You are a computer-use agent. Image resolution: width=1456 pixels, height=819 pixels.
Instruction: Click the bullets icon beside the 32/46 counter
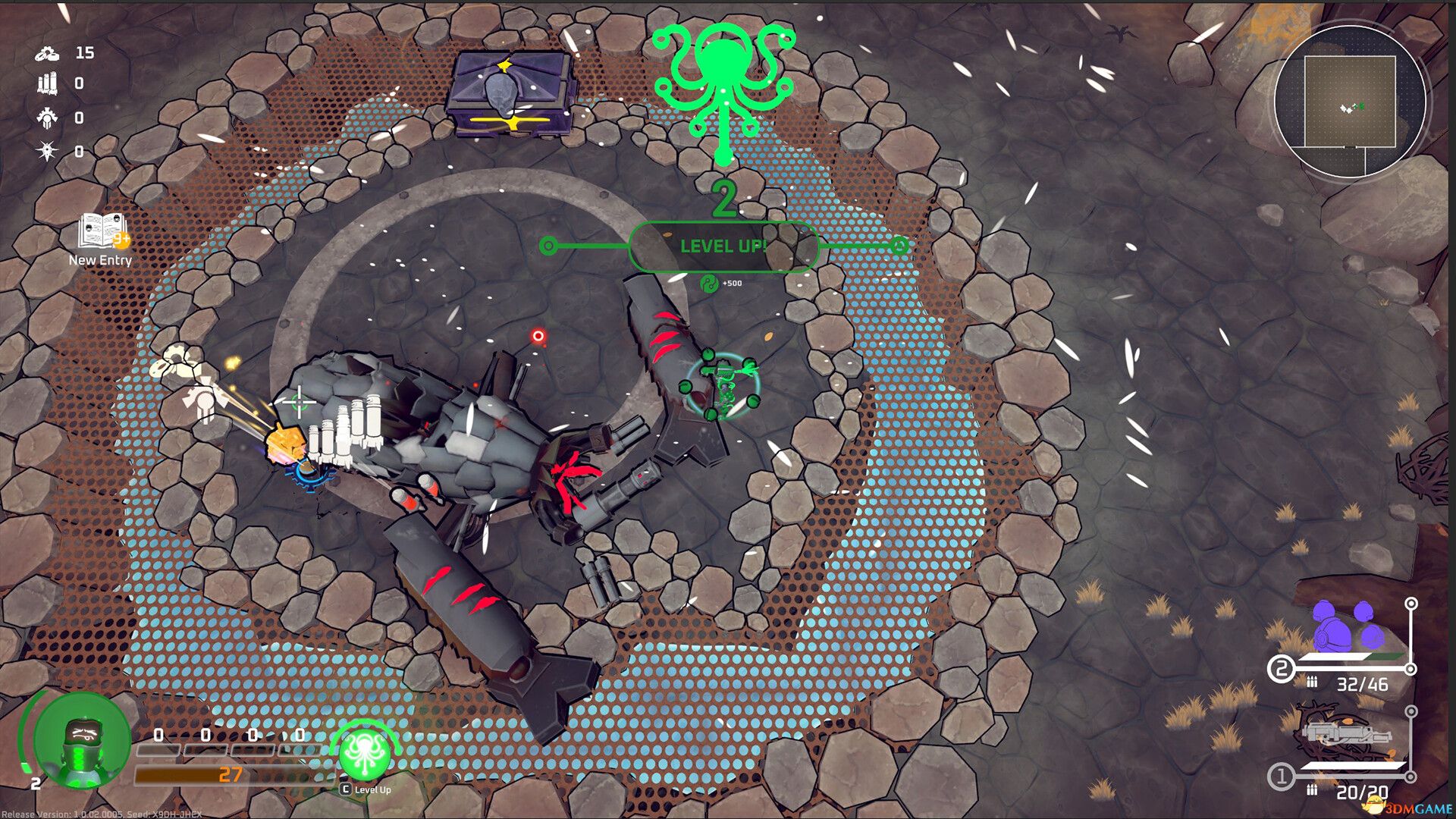point(1313,682)
